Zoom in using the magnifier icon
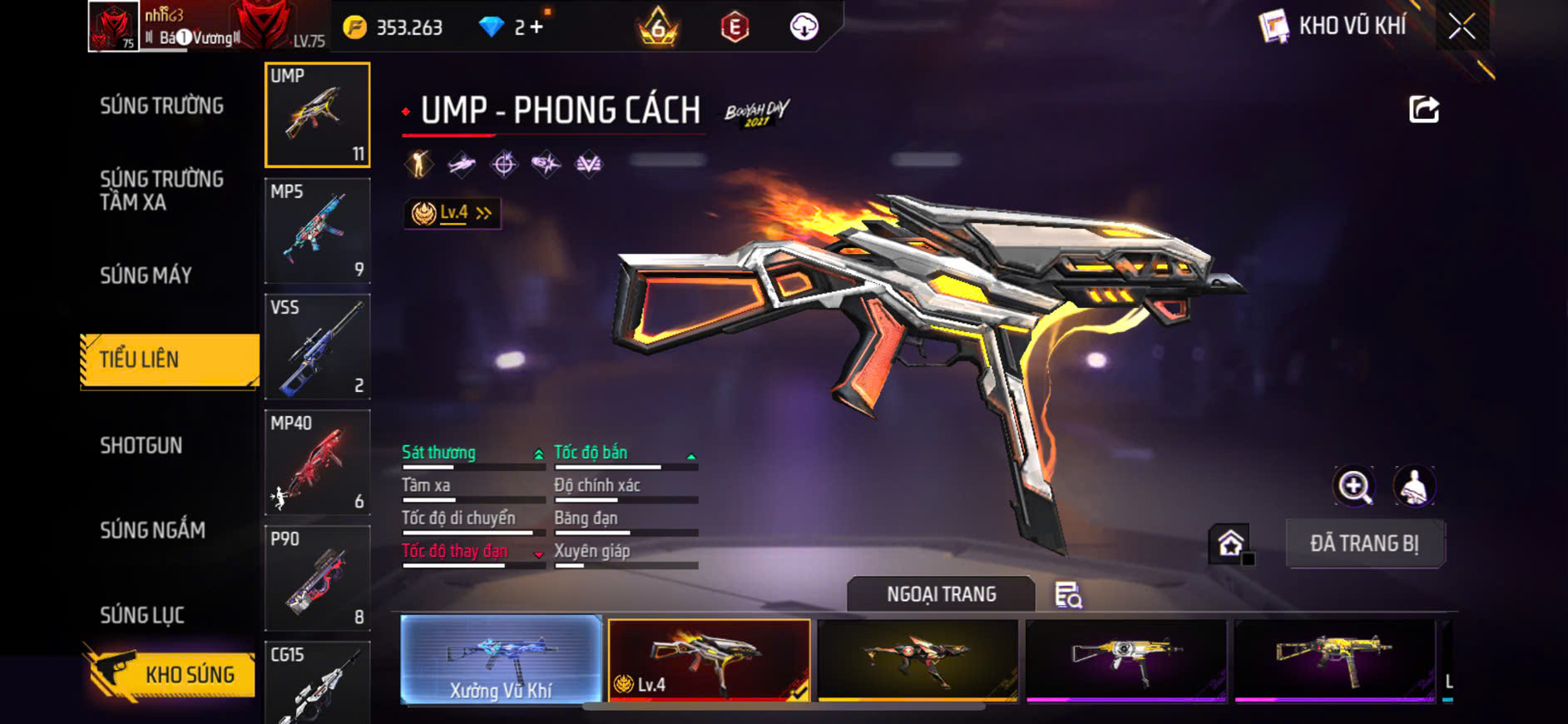The image size is (1568, 724). (1354, 486)
